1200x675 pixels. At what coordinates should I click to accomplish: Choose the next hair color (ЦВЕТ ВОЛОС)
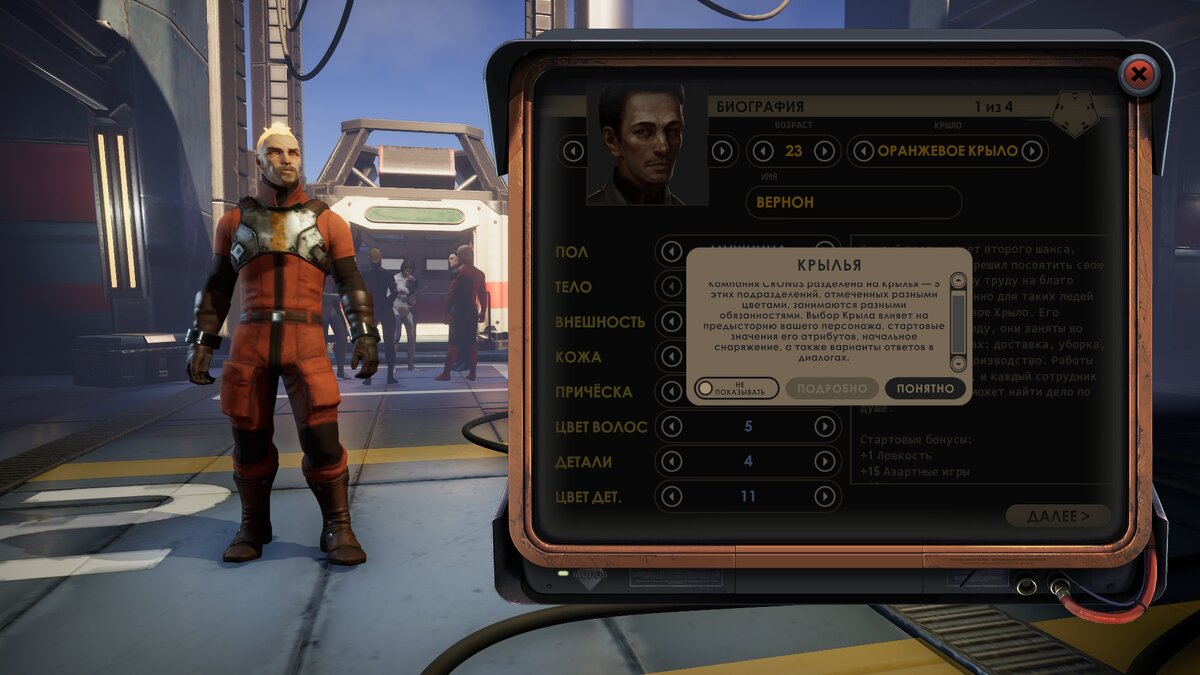[824, 427]
